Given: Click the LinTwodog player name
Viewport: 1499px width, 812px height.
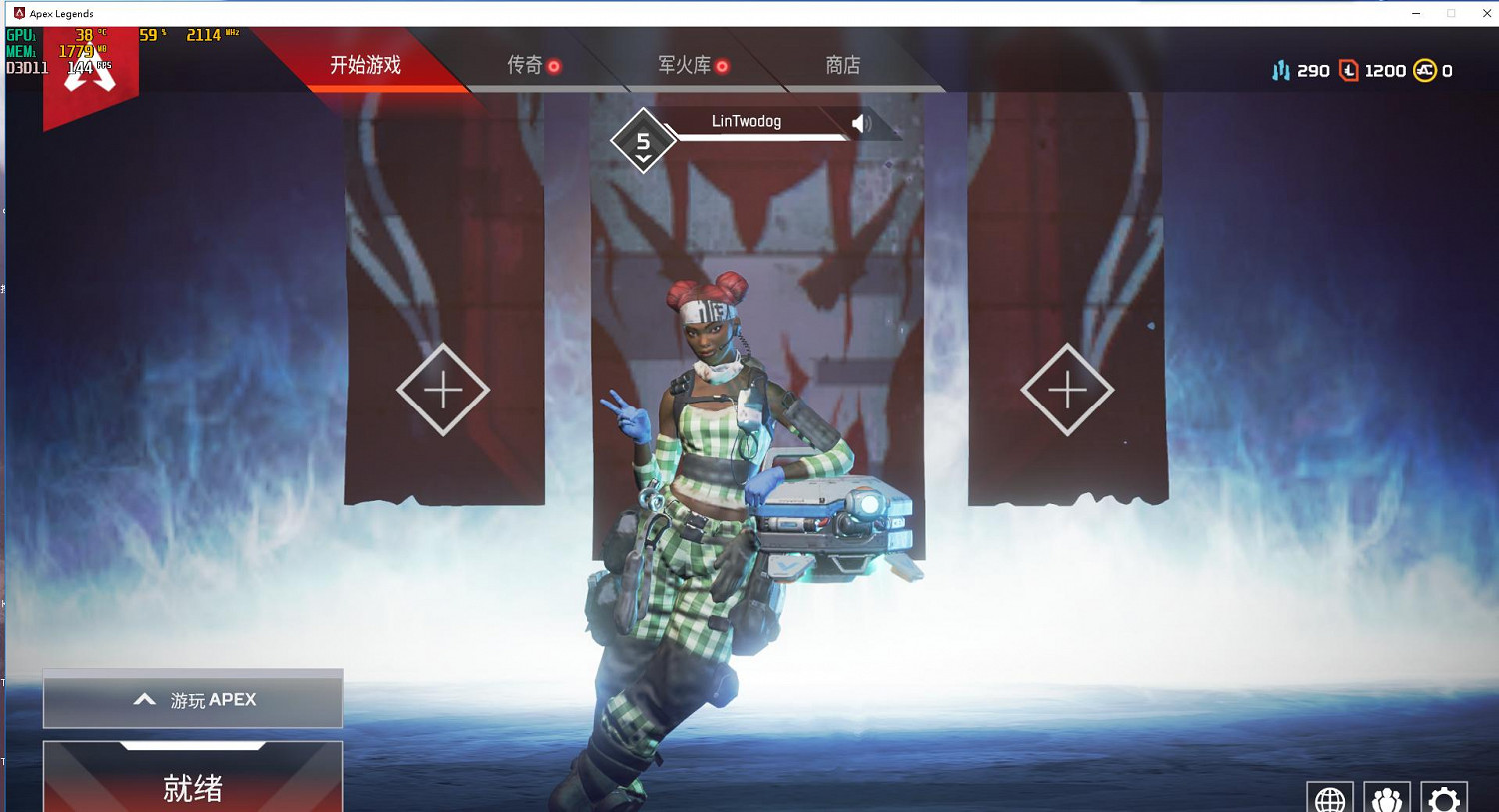Looking at the screenshot, I should coord(748,120).
